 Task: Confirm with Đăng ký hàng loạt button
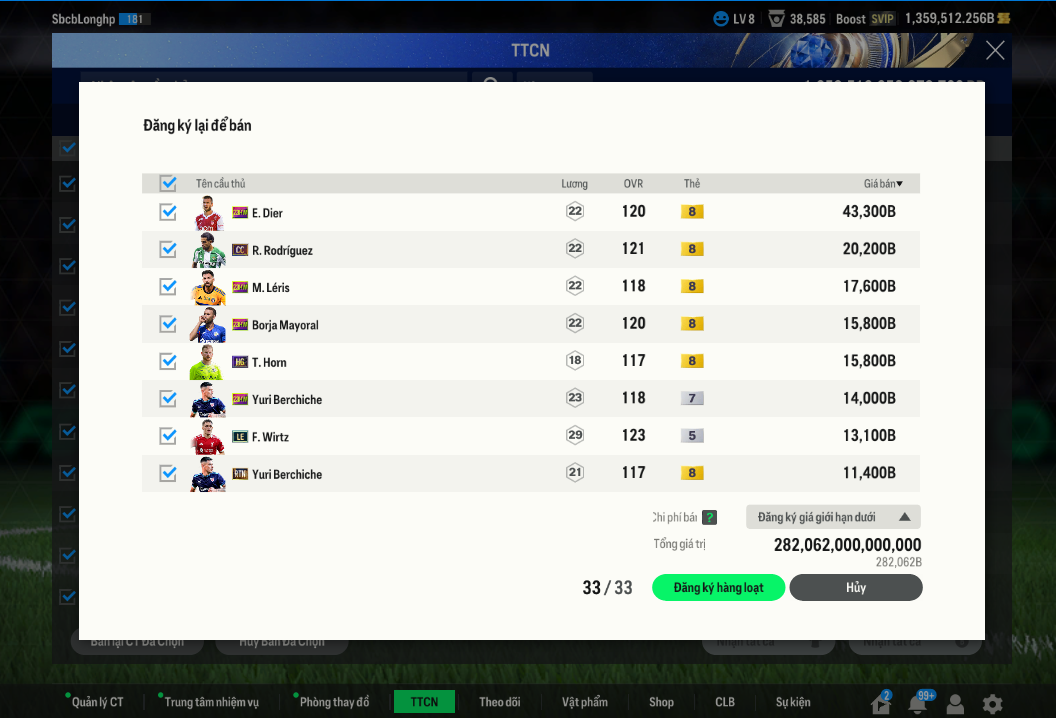coord(718,588)
